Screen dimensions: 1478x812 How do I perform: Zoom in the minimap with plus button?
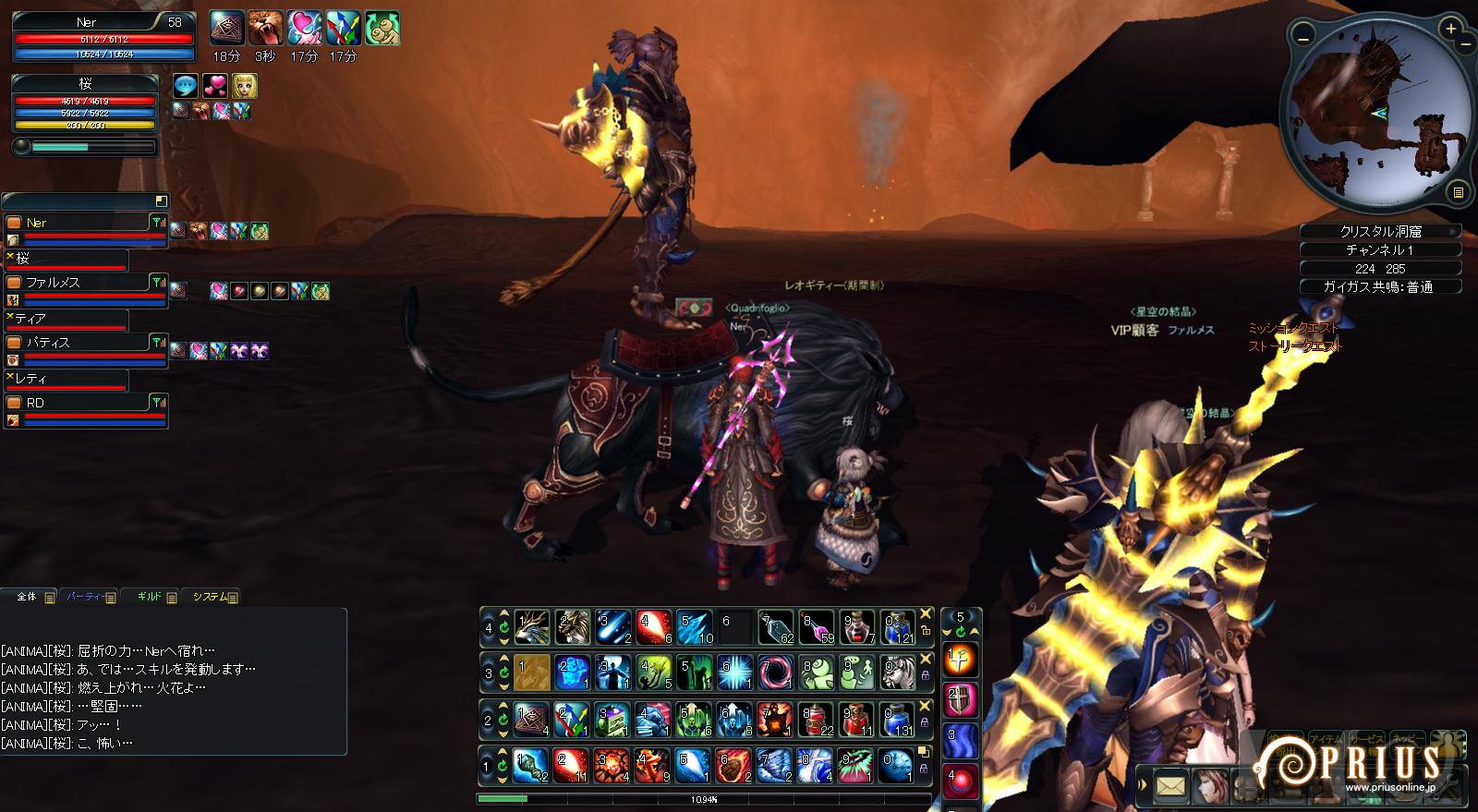point(1451,30)
